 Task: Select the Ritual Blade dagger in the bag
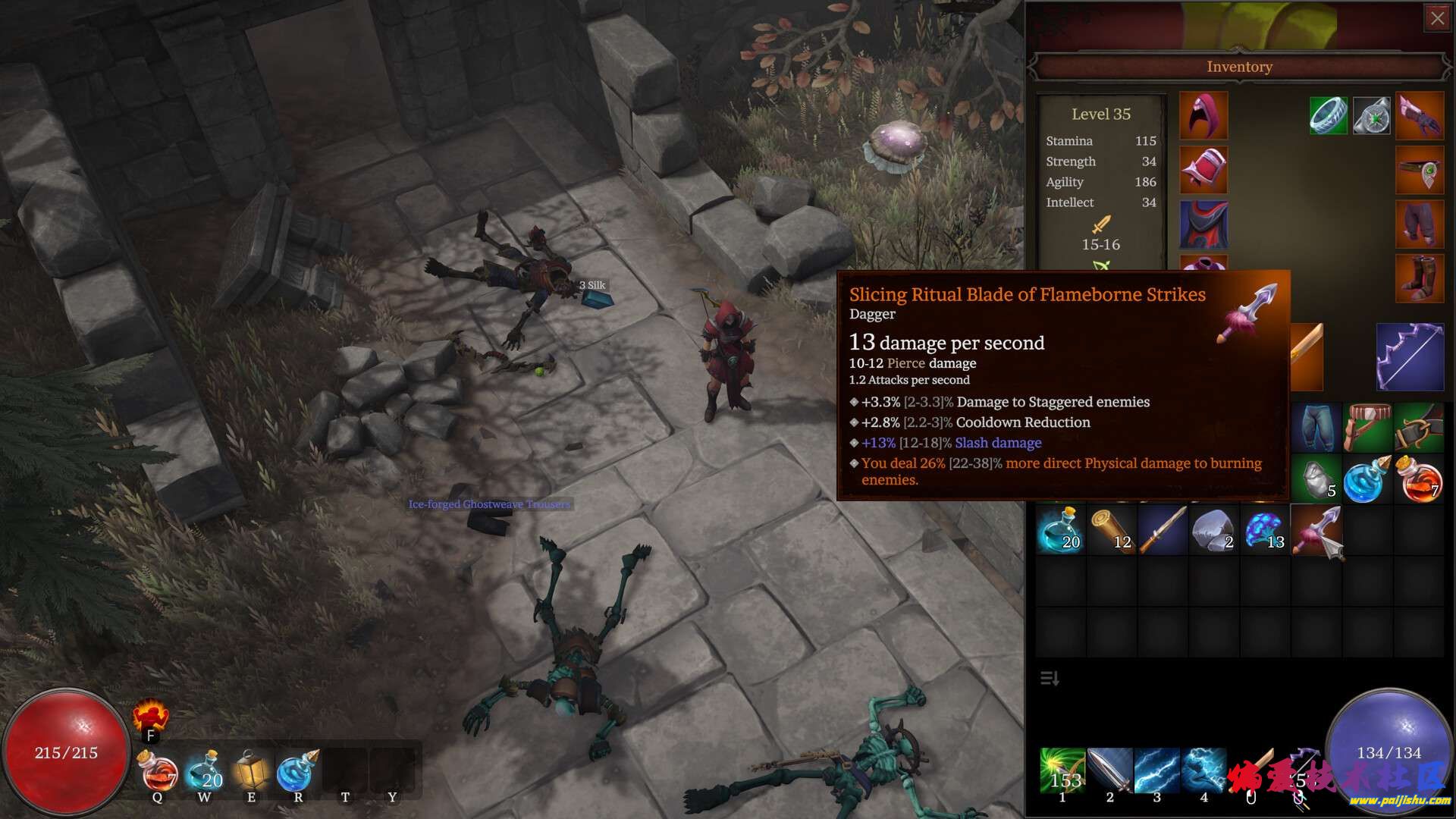[1316, 531]
